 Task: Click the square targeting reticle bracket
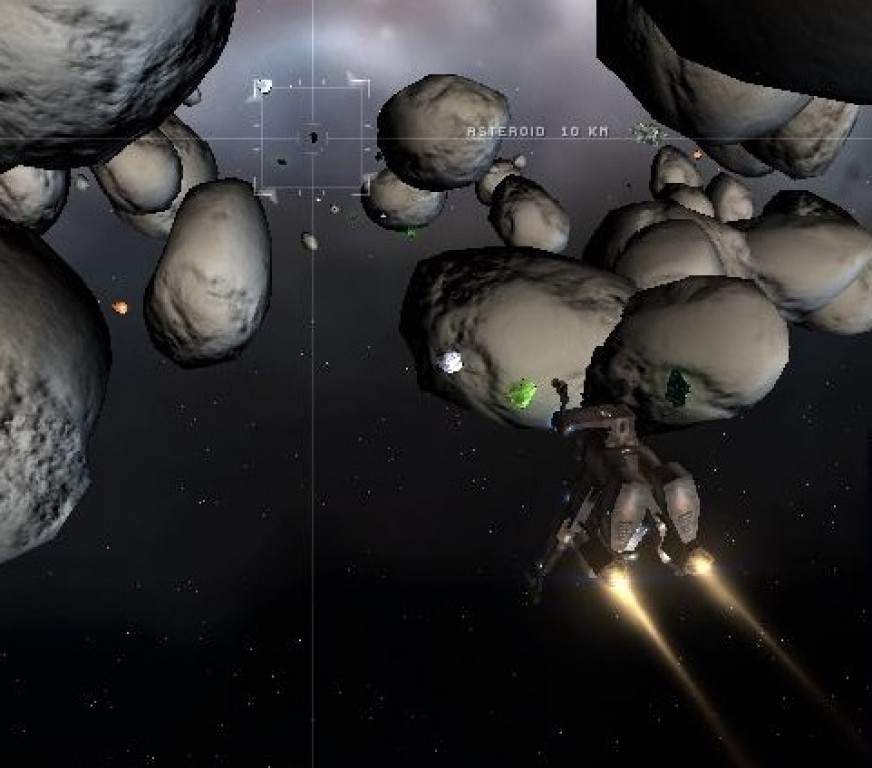[x=312, y=137]
